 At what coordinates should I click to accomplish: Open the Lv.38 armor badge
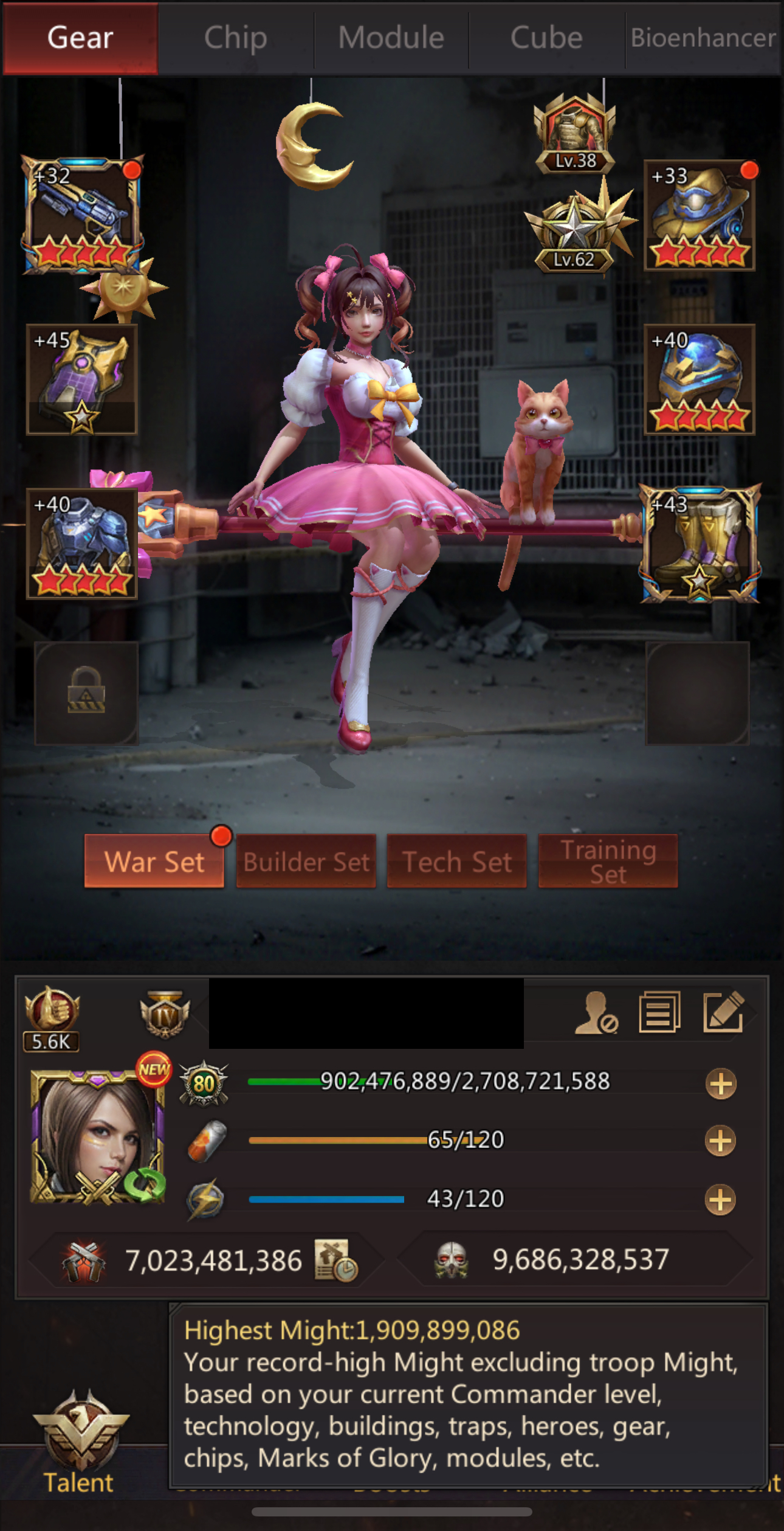(574, 135)
